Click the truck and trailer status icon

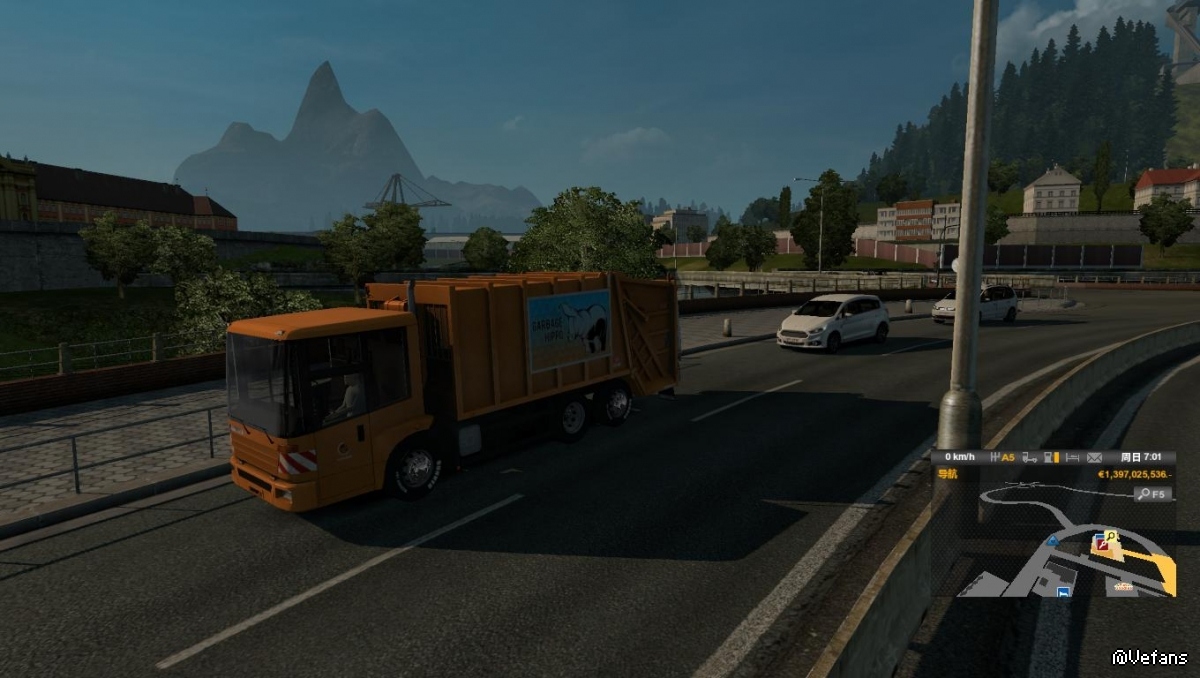[1029, 457]
